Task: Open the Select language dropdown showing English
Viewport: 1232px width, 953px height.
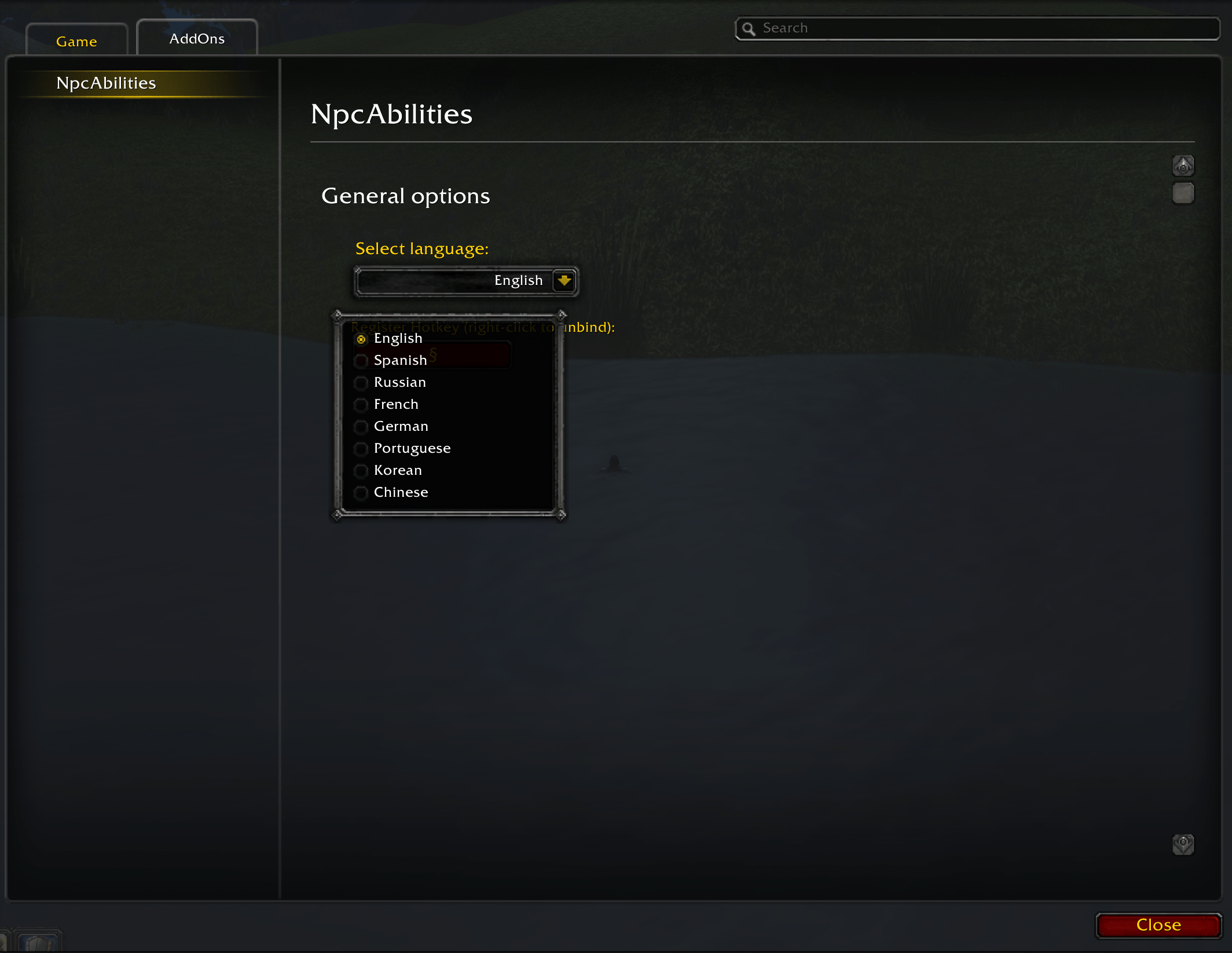Action: [x=463, y=281]
